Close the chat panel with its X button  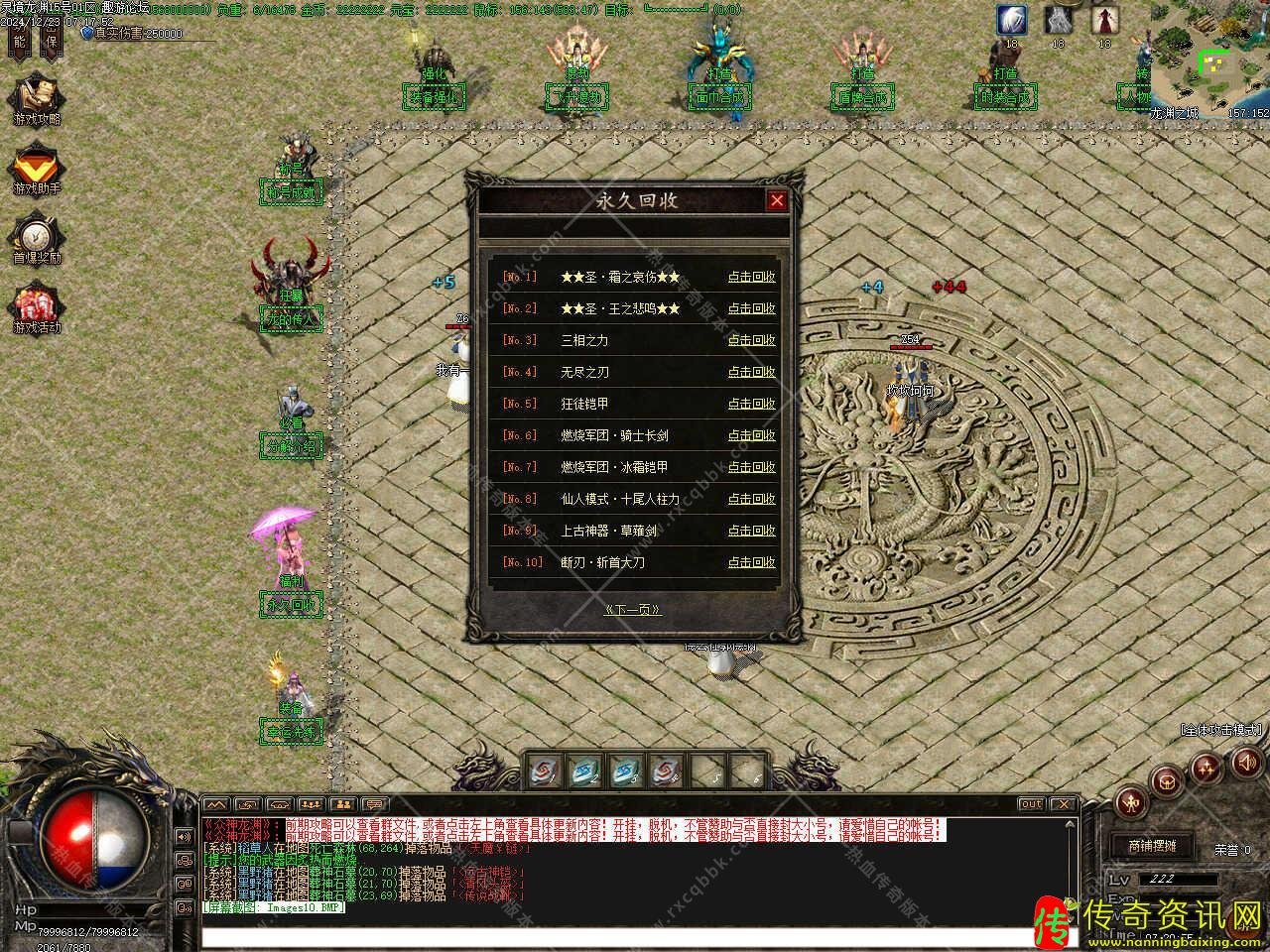pos(1063,804)
